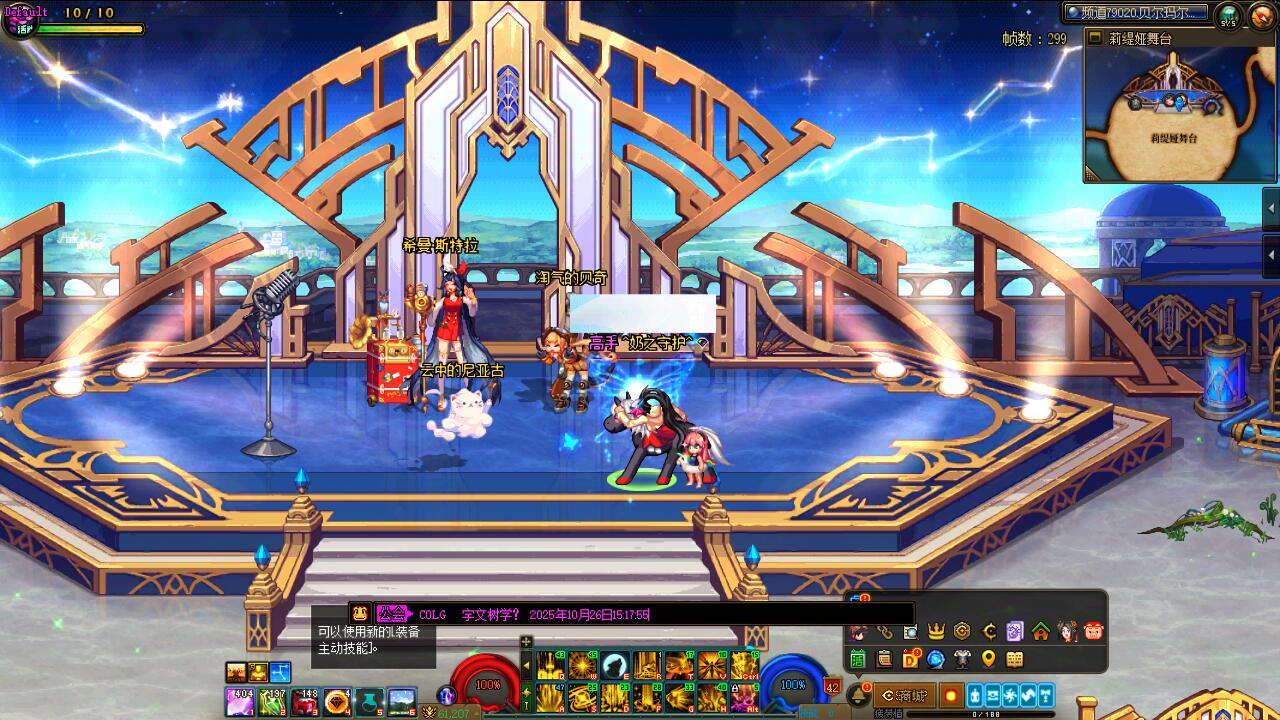The height and width of the screenshot is (720, 1280).
Task: Select the 公会 guild chat tag
Action: pos(392,614)
